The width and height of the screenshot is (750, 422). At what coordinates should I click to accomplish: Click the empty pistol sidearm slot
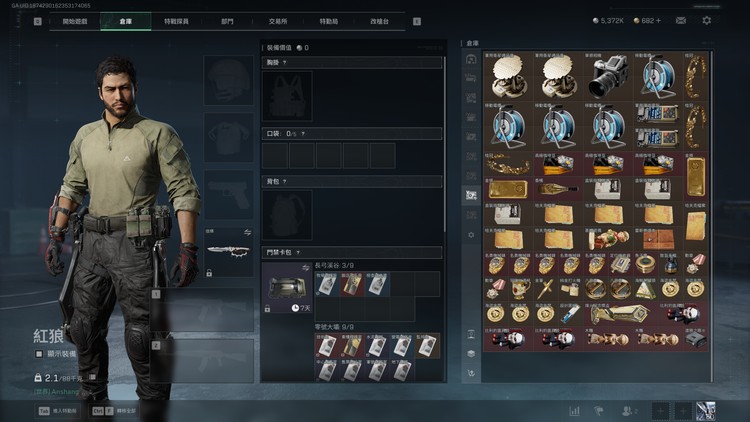click(x=228, y=194)
